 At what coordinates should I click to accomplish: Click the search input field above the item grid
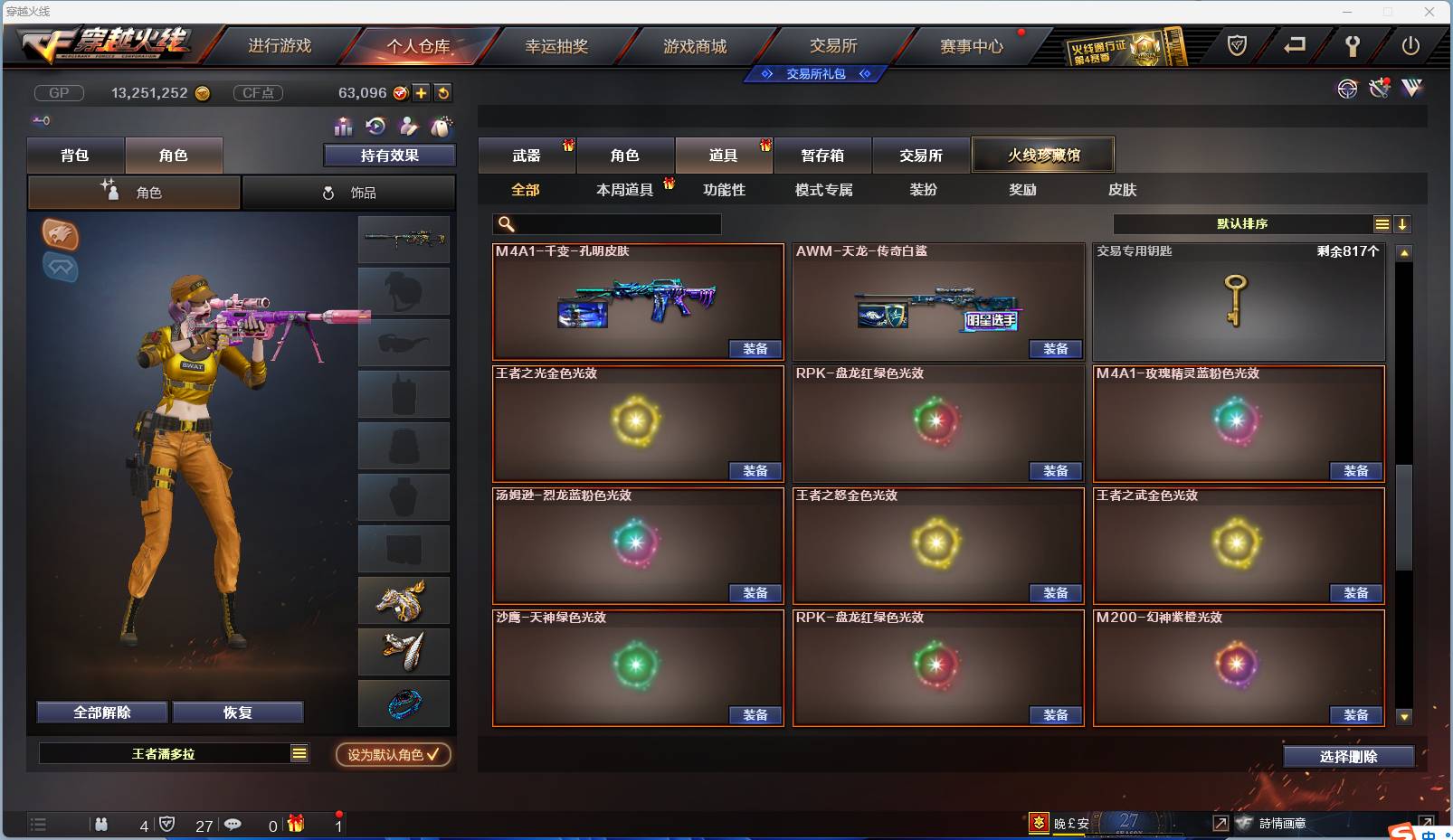[606, 223]
